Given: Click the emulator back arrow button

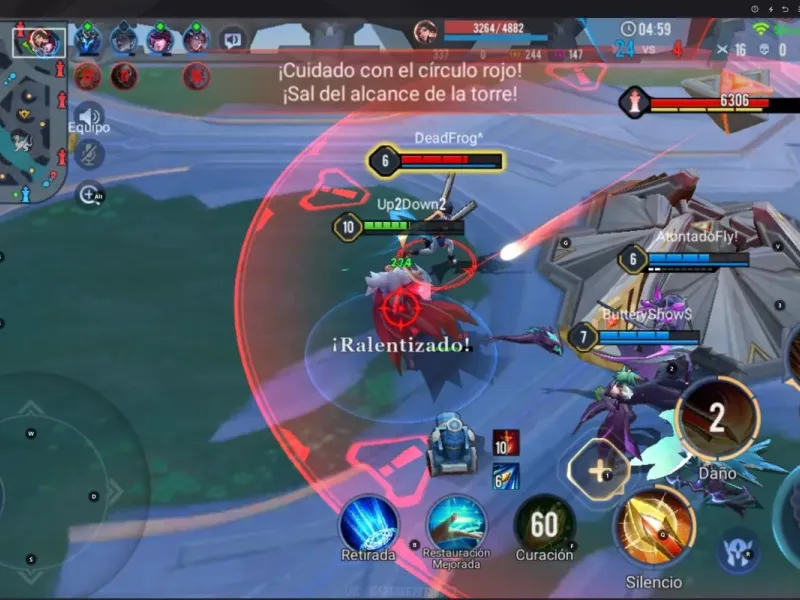Looking at the screenshot, I should (785, 9).
